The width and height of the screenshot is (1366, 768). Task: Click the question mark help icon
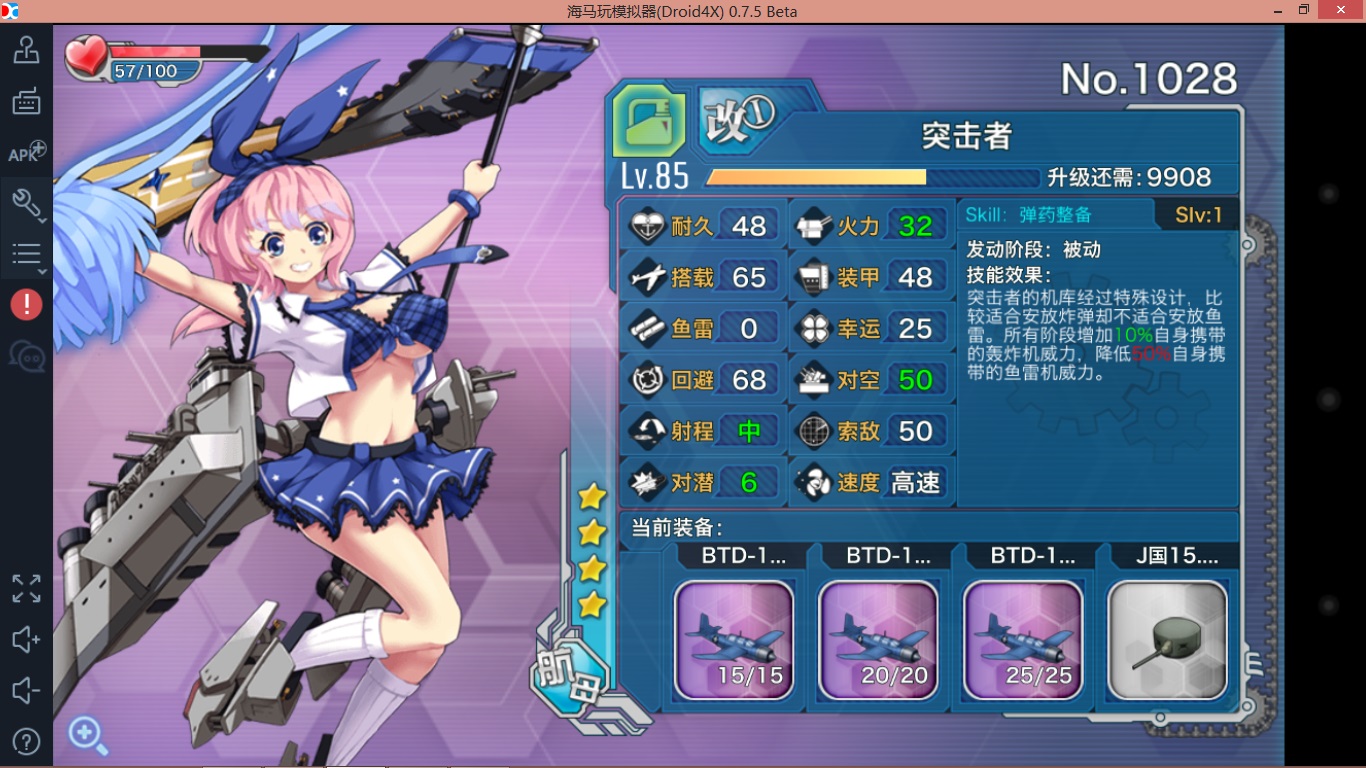point(26,740)
